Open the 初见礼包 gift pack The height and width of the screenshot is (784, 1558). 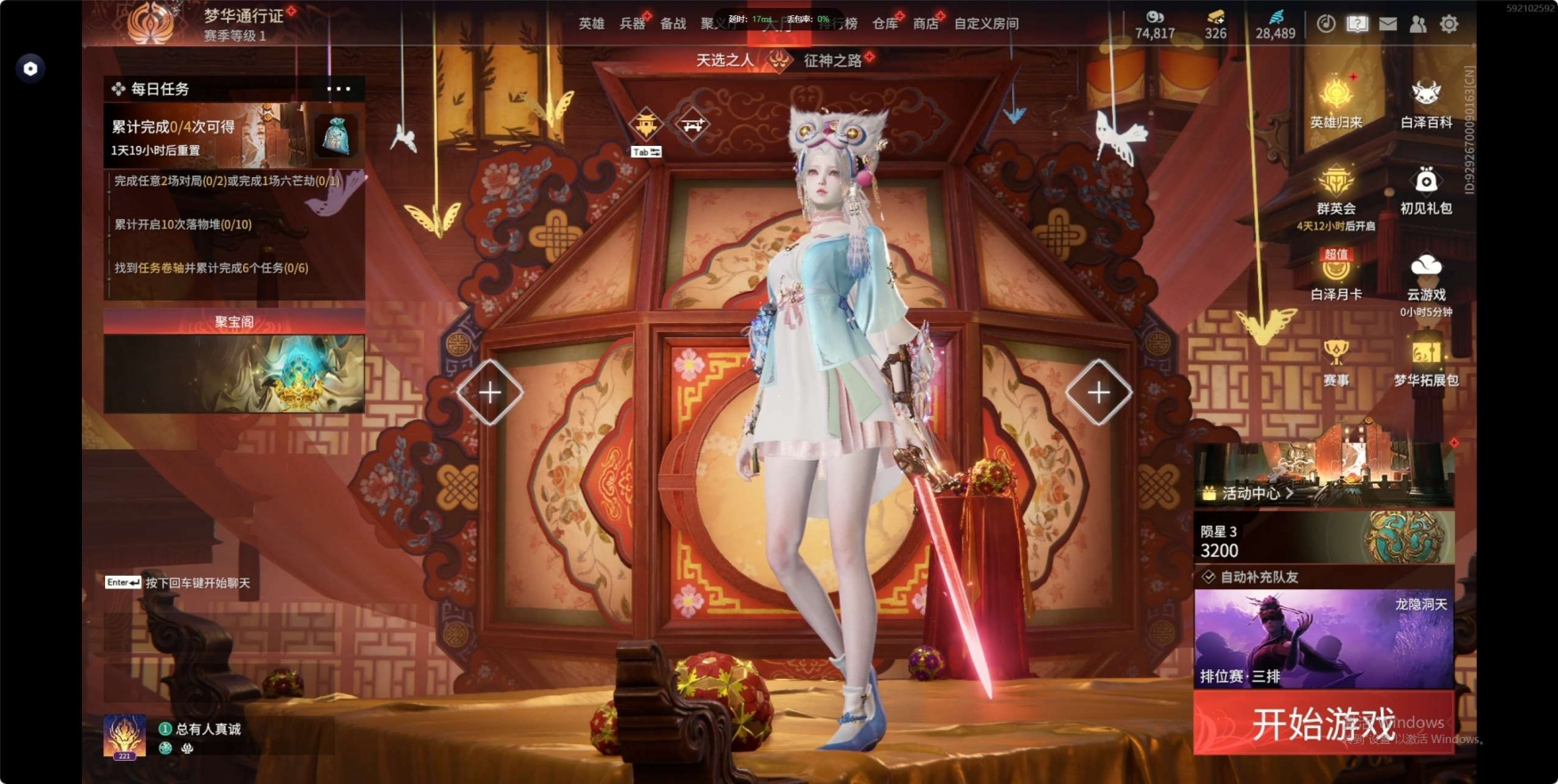1426,189
